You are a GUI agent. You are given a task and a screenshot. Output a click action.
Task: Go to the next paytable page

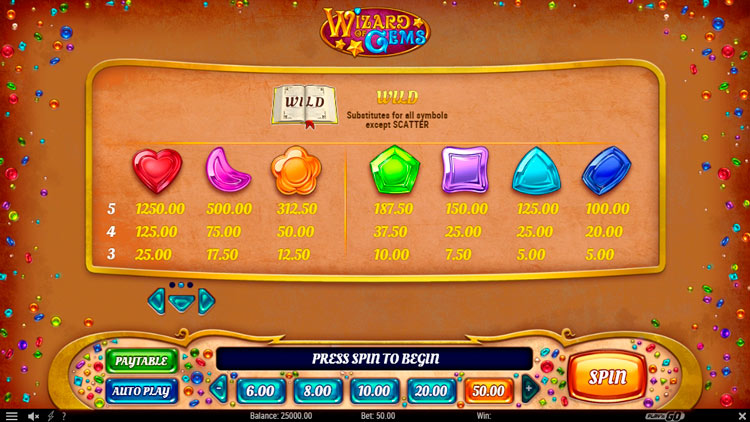point(207,300)
